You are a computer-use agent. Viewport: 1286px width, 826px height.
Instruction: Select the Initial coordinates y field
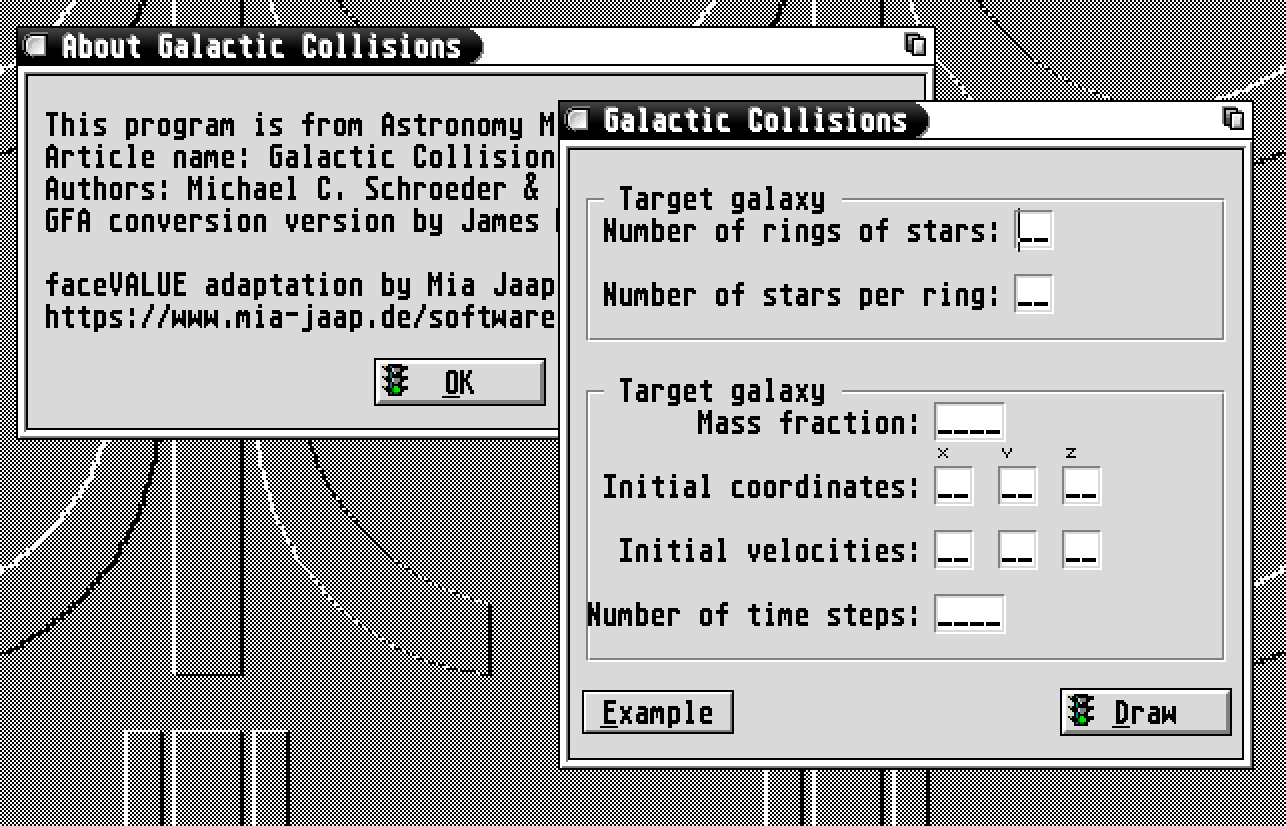coord(1018,487)
